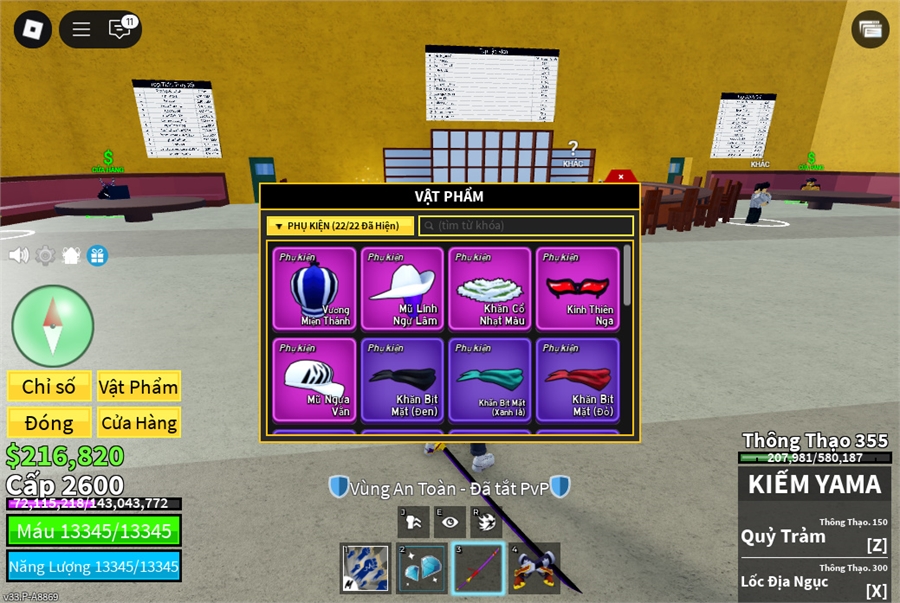
Task: Choose the black Khăn Bịt Mặt (Đen)
Action: (402, 379)
